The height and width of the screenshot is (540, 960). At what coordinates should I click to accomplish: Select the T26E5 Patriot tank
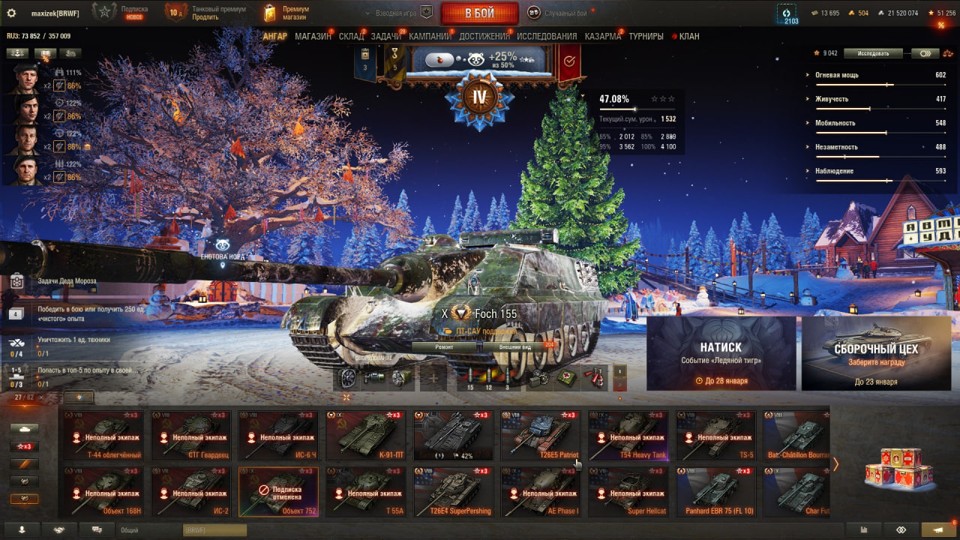pos(540,435)
